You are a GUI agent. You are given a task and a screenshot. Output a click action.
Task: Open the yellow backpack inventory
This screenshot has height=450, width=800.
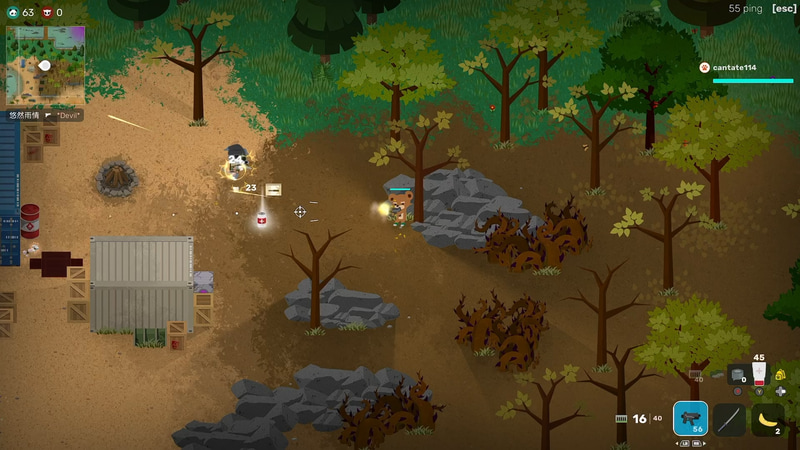pyautogui.click(x=780, y=375)
